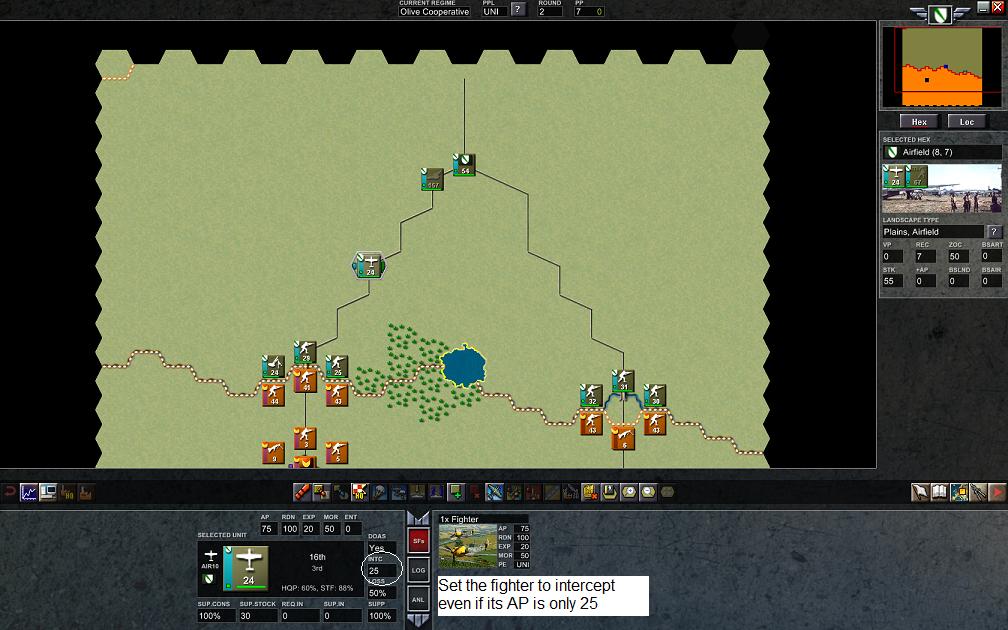
Task: Open the ANL analysis panel
Action: coord(419,599)
